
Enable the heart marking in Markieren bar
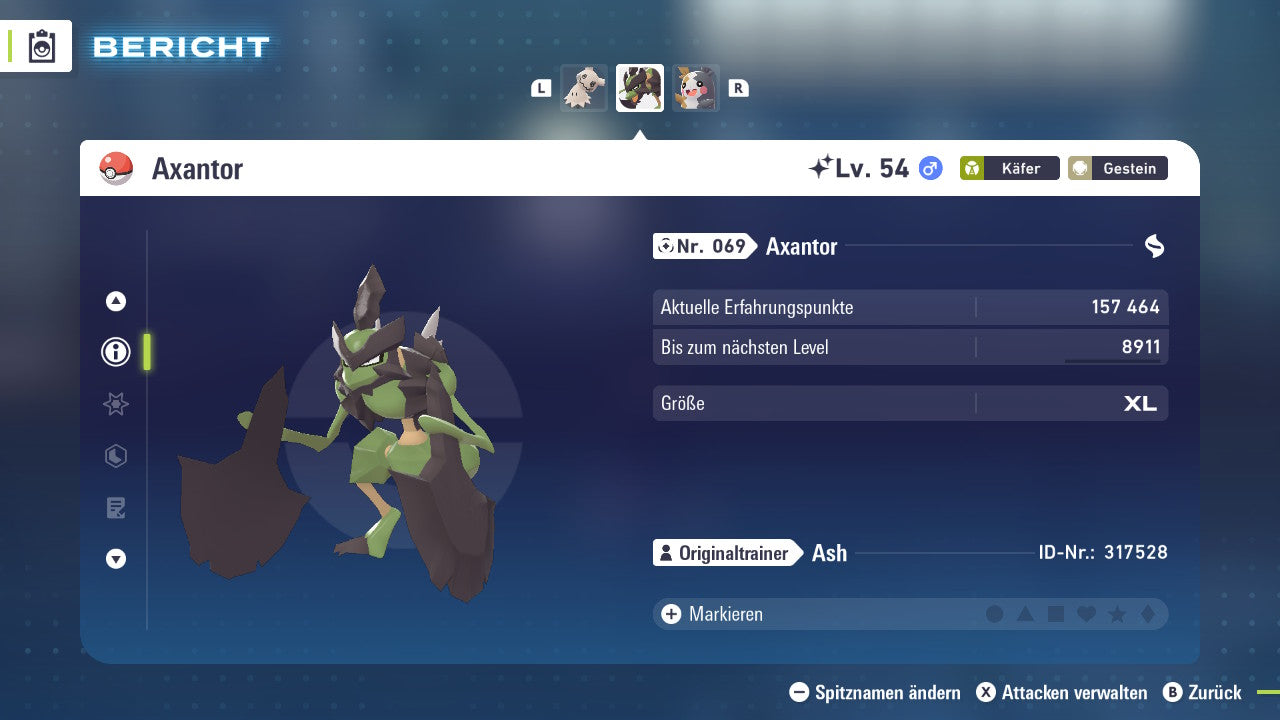1085,614
